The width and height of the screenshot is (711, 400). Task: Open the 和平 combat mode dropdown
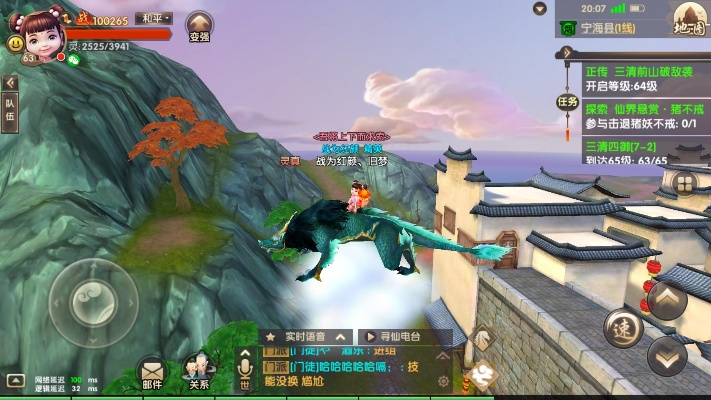point(154,18)
